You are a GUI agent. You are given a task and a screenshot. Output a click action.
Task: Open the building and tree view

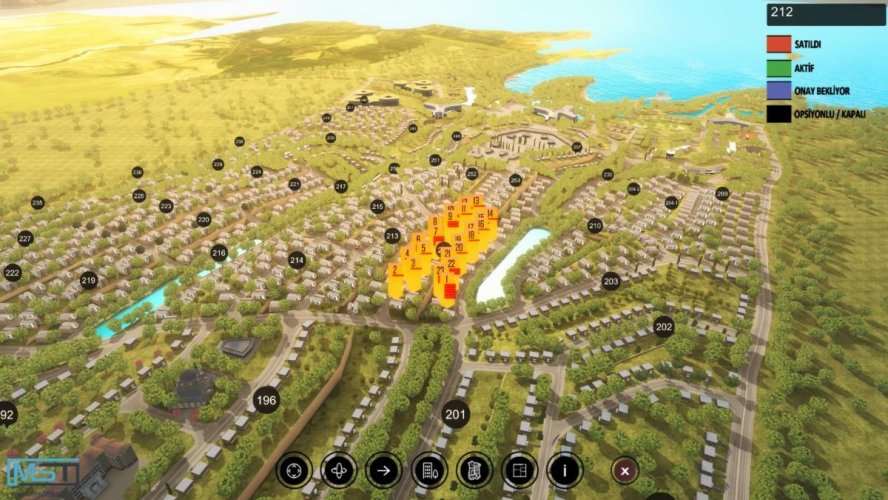tap(429, 469)
